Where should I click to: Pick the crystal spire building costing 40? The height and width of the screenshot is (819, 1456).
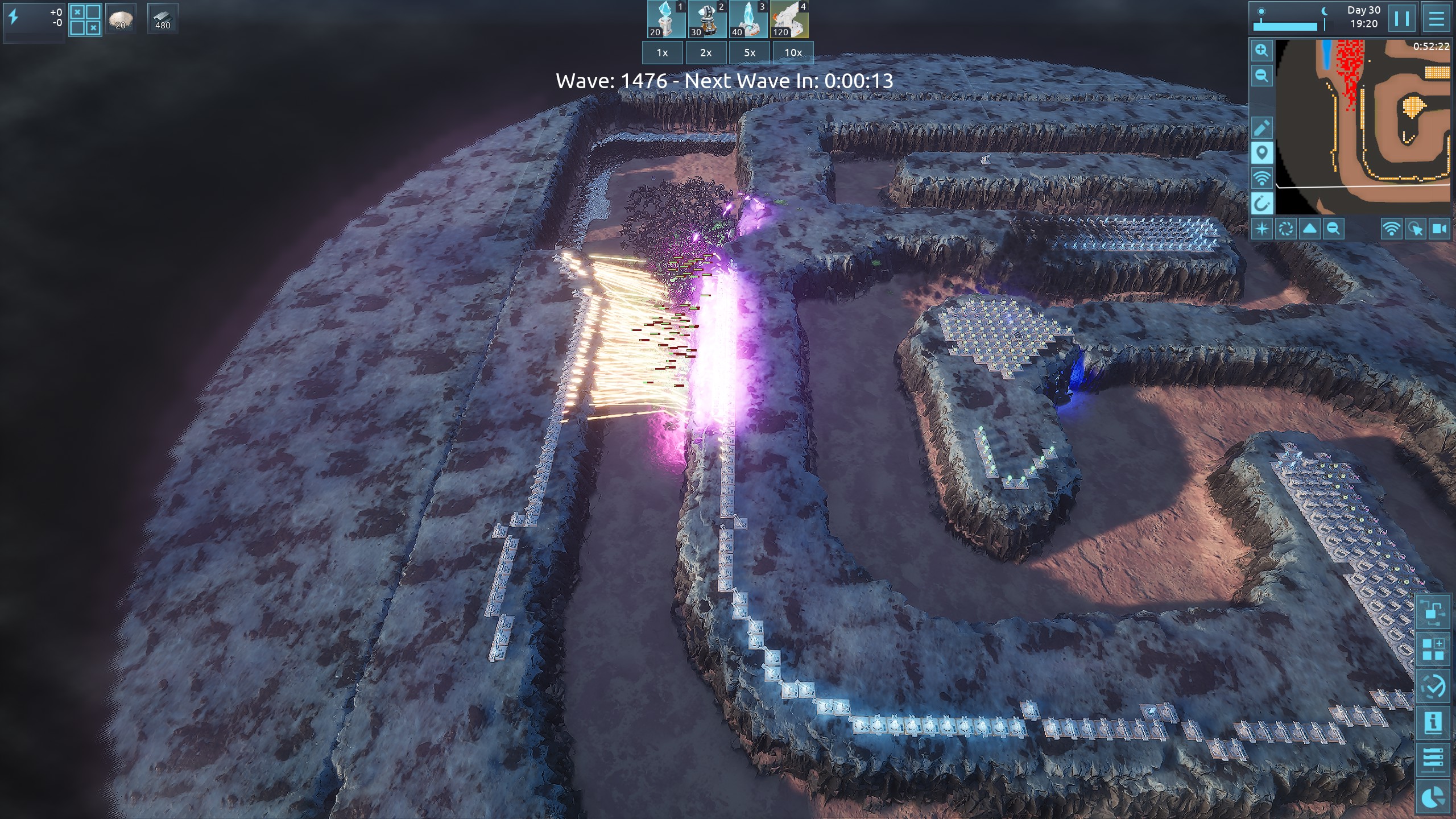[748, 19]
